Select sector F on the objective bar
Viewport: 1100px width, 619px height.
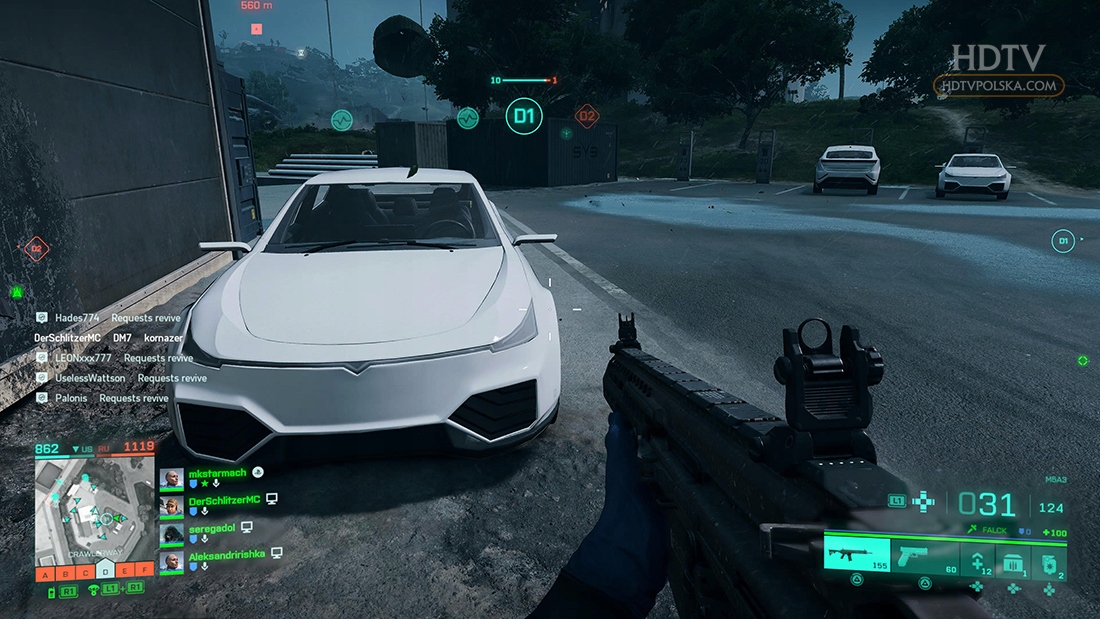click(x=146, y=573)
